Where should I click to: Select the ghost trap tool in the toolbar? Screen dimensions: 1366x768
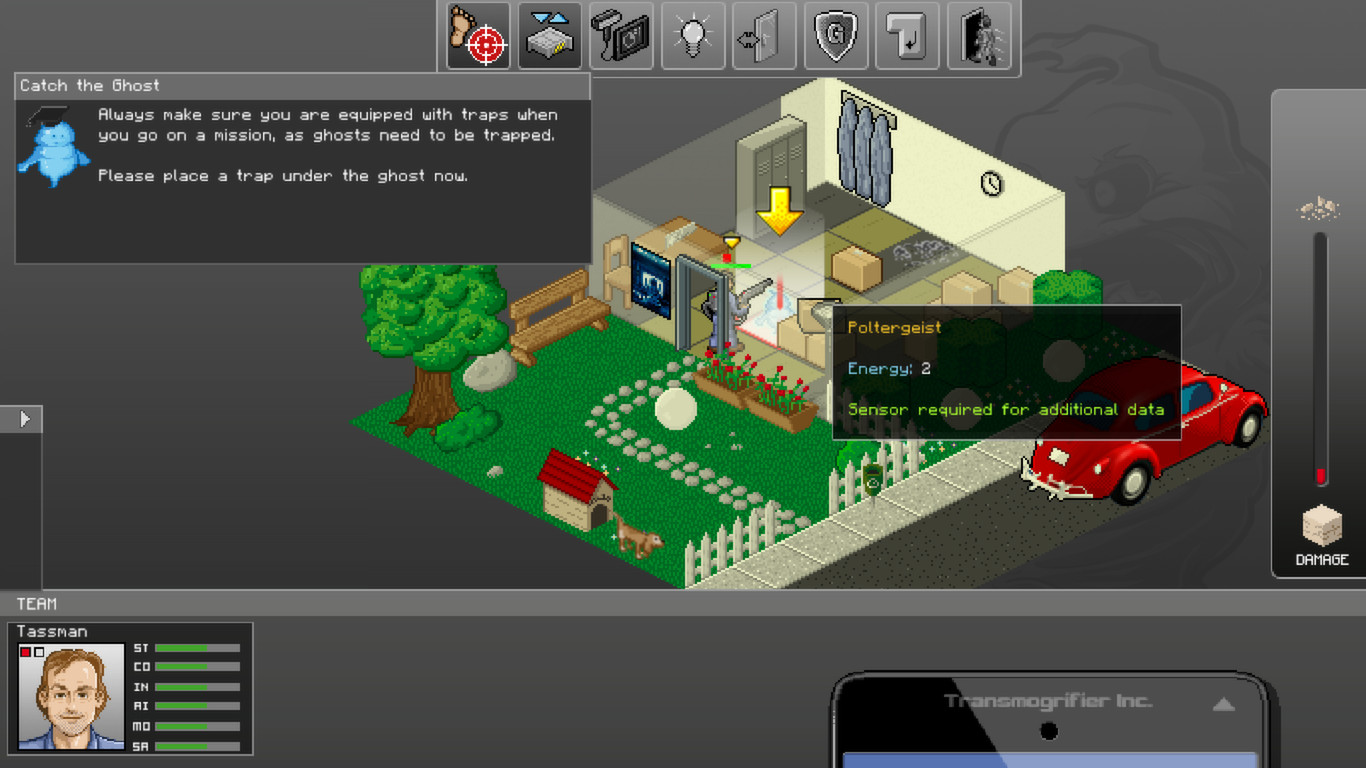pyautogui.click(x=549, y=36)
